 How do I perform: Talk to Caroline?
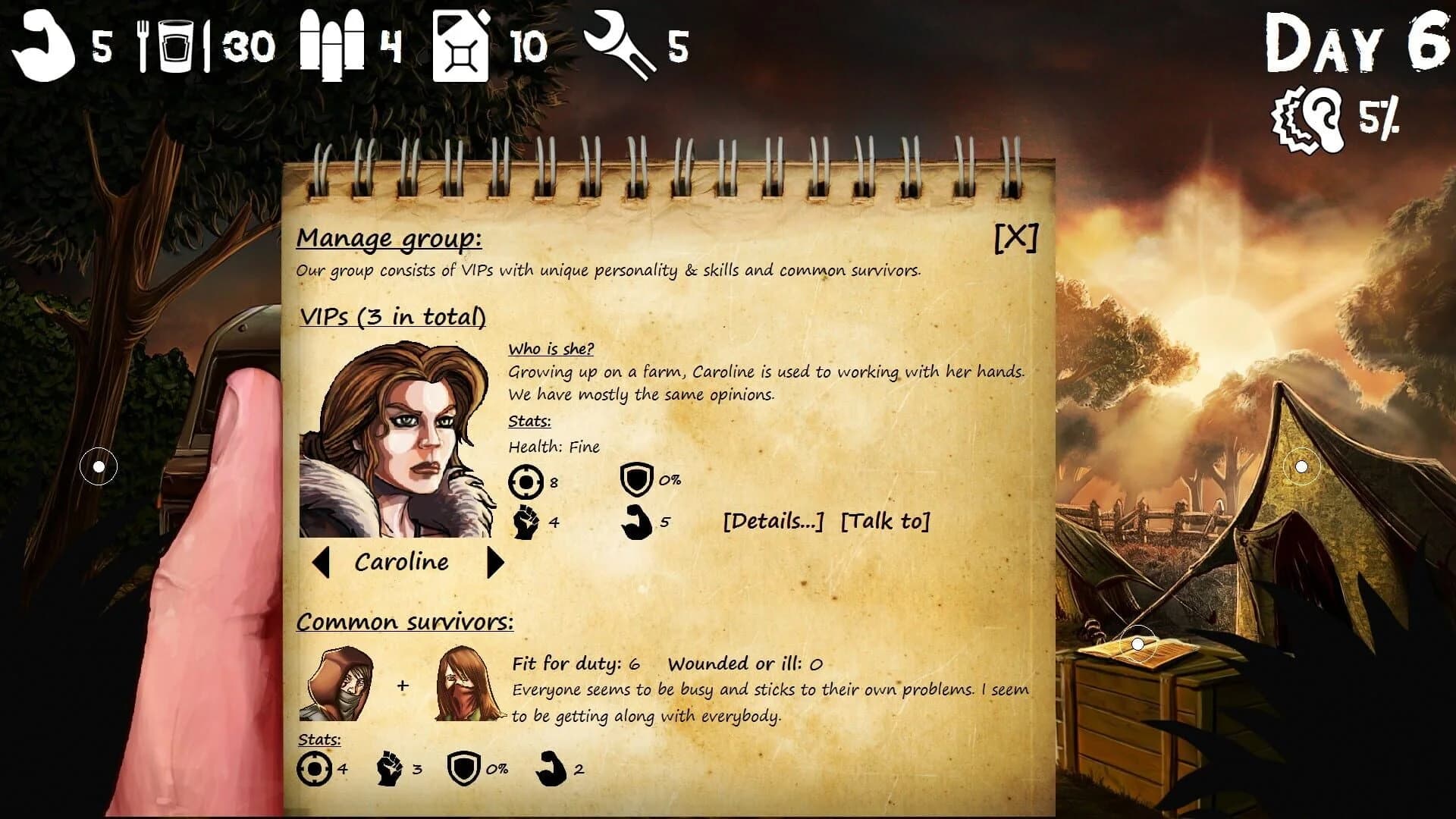(886, 522)
